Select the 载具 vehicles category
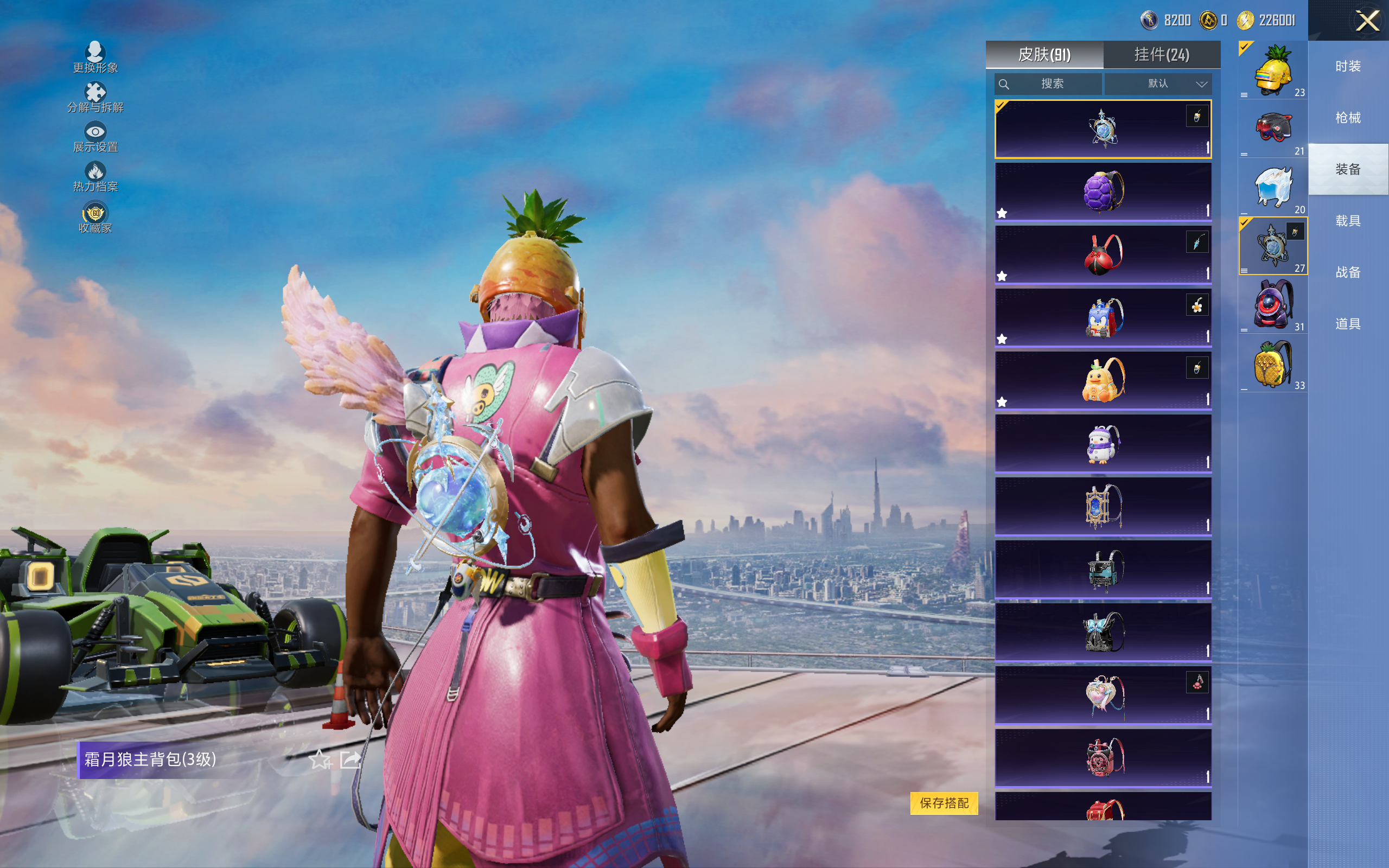 [x=1348, y=221]
